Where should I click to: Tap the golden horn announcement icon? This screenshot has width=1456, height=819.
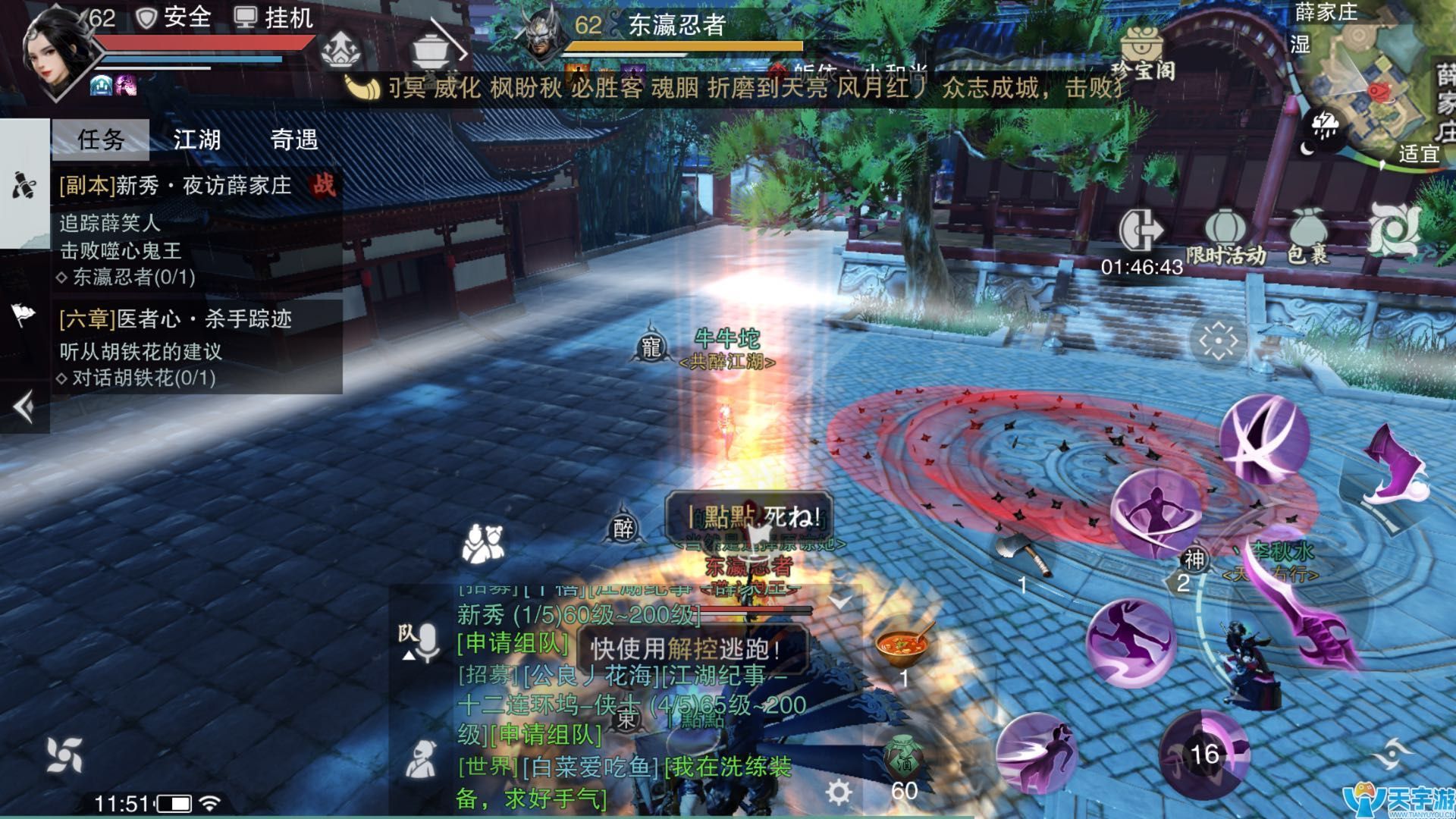pos(362,87)
